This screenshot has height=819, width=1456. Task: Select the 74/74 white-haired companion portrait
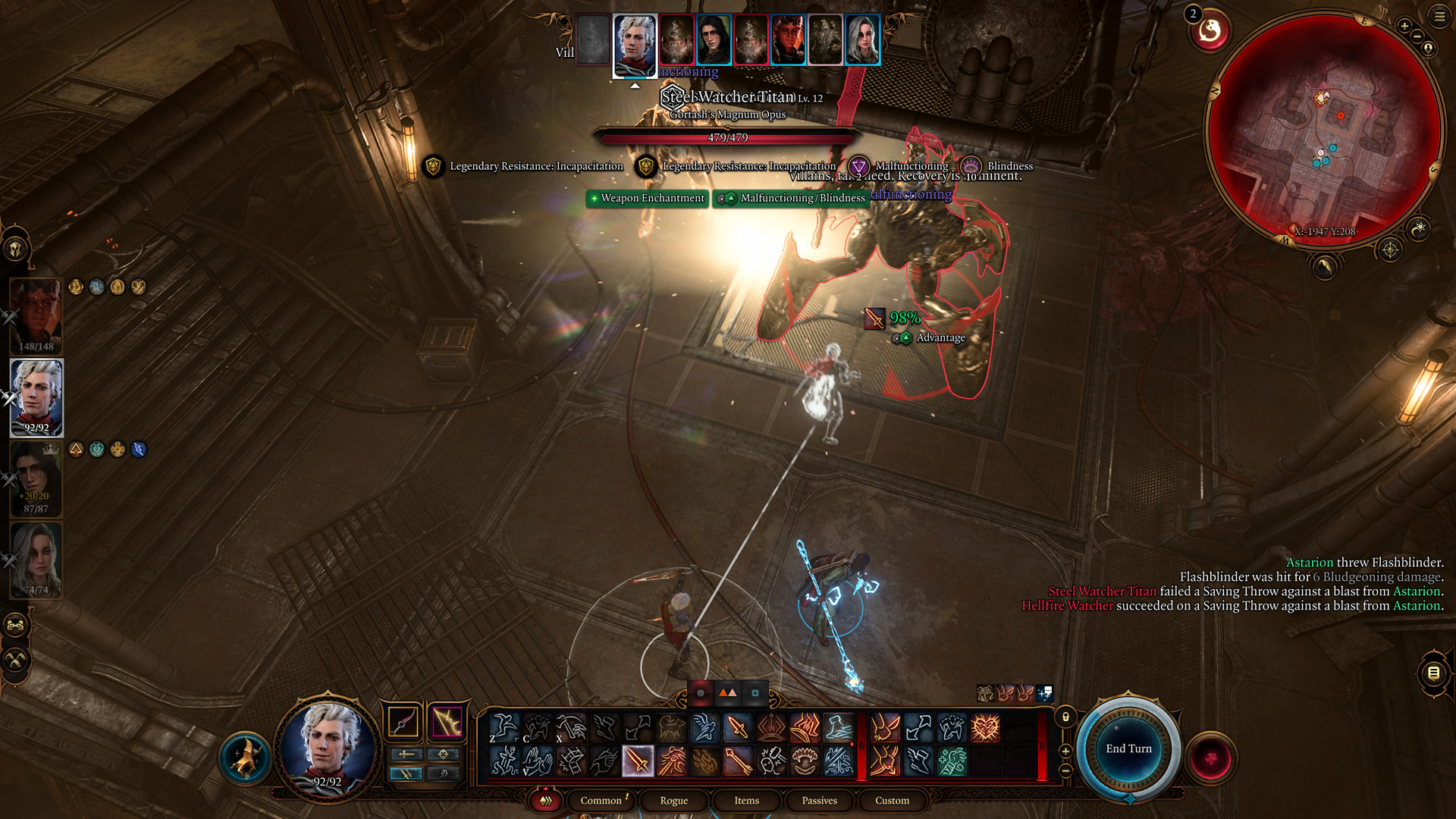pyautogui.click(x=36, y=560)
